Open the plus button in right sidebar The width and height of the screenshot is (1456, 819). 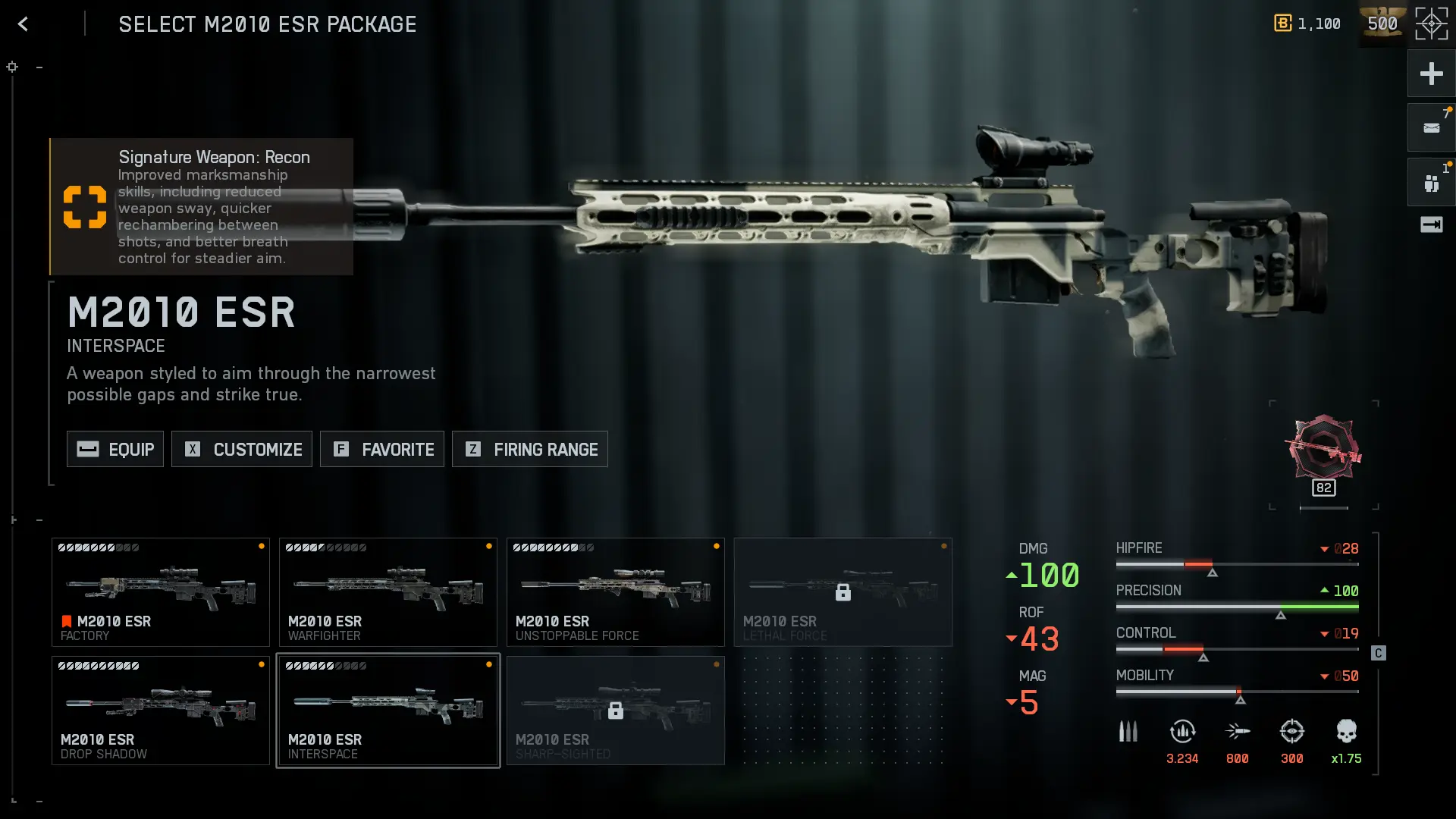click(1431, 74)
